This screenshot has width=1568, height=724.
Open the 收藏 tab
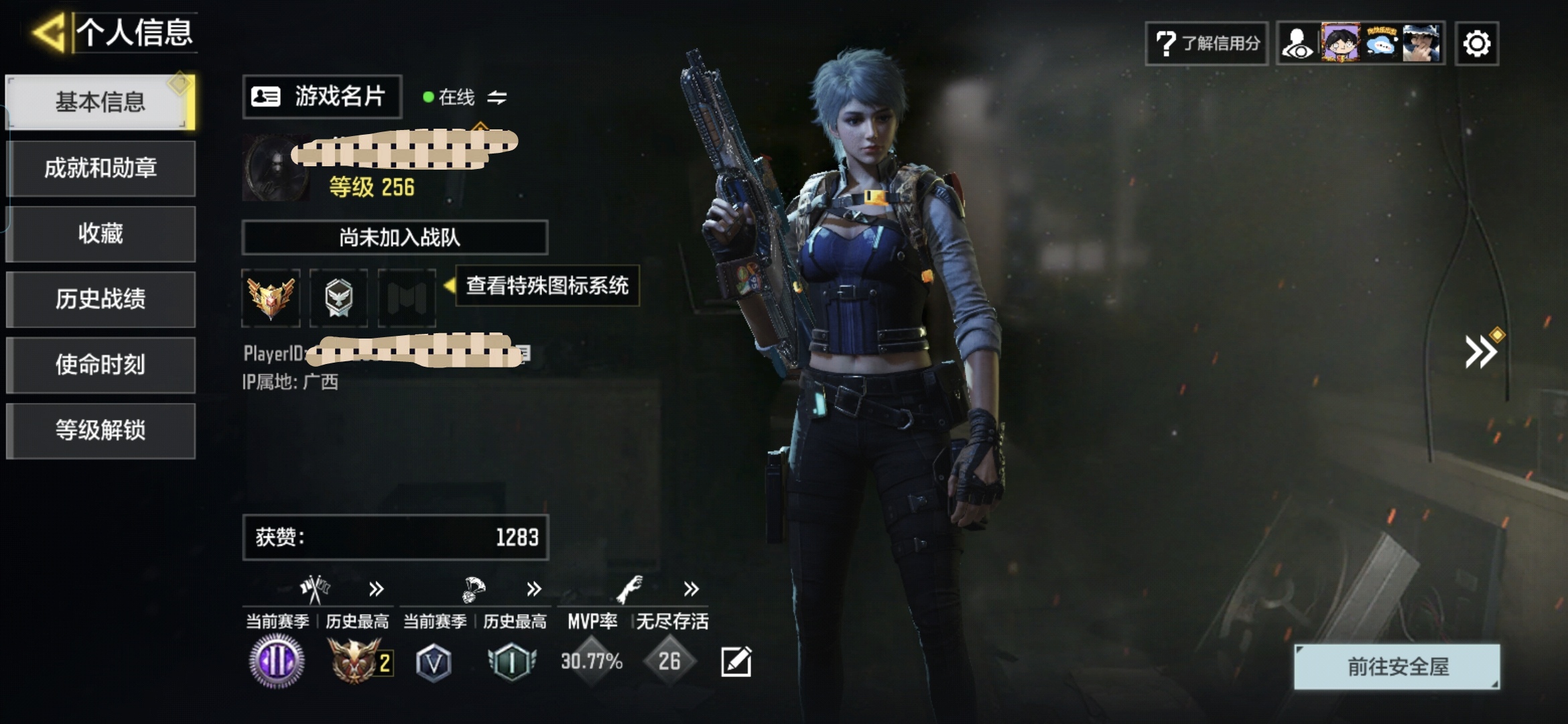[101, 234]
